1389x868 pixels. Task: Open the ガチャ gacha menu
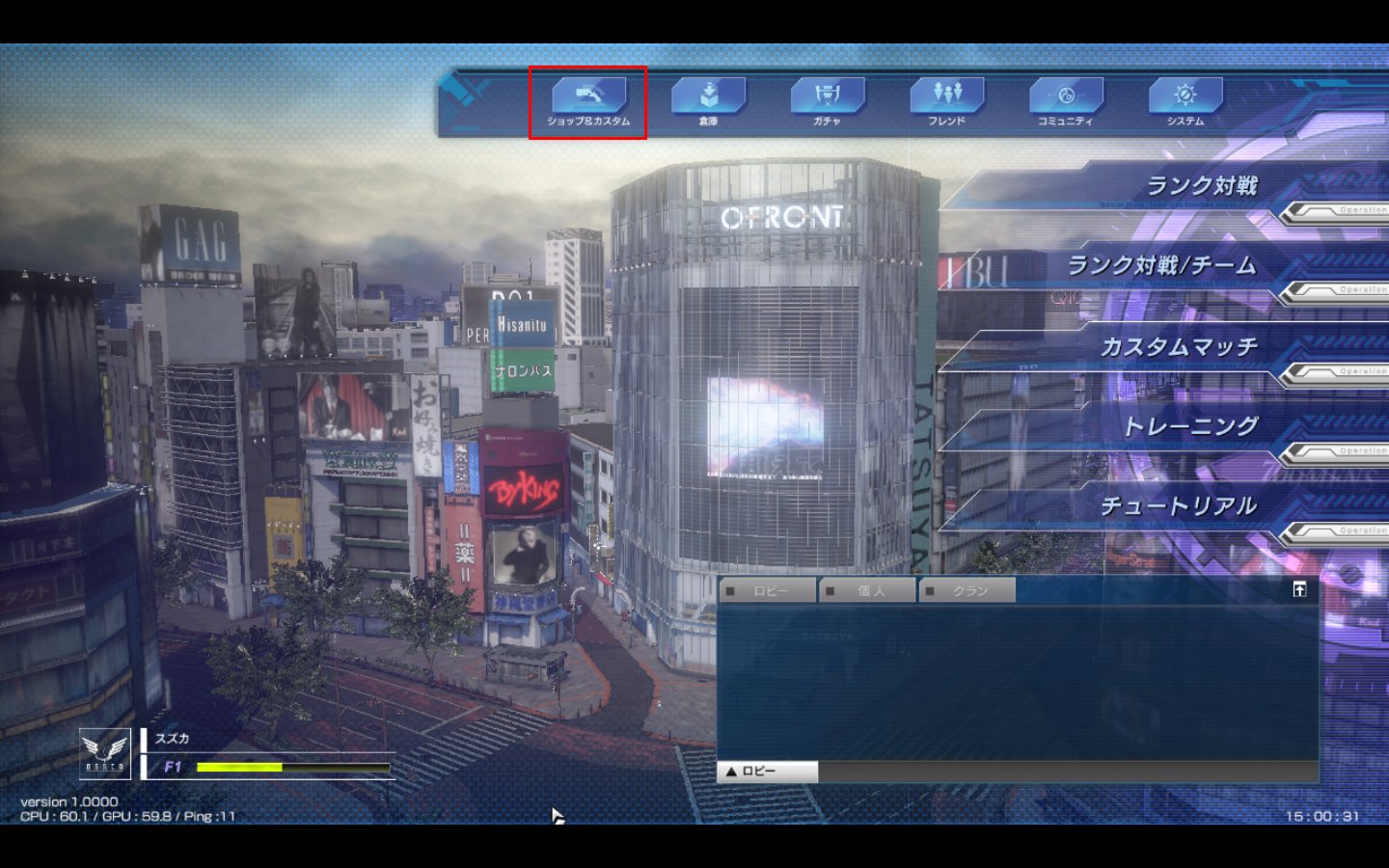pos(827,102)
